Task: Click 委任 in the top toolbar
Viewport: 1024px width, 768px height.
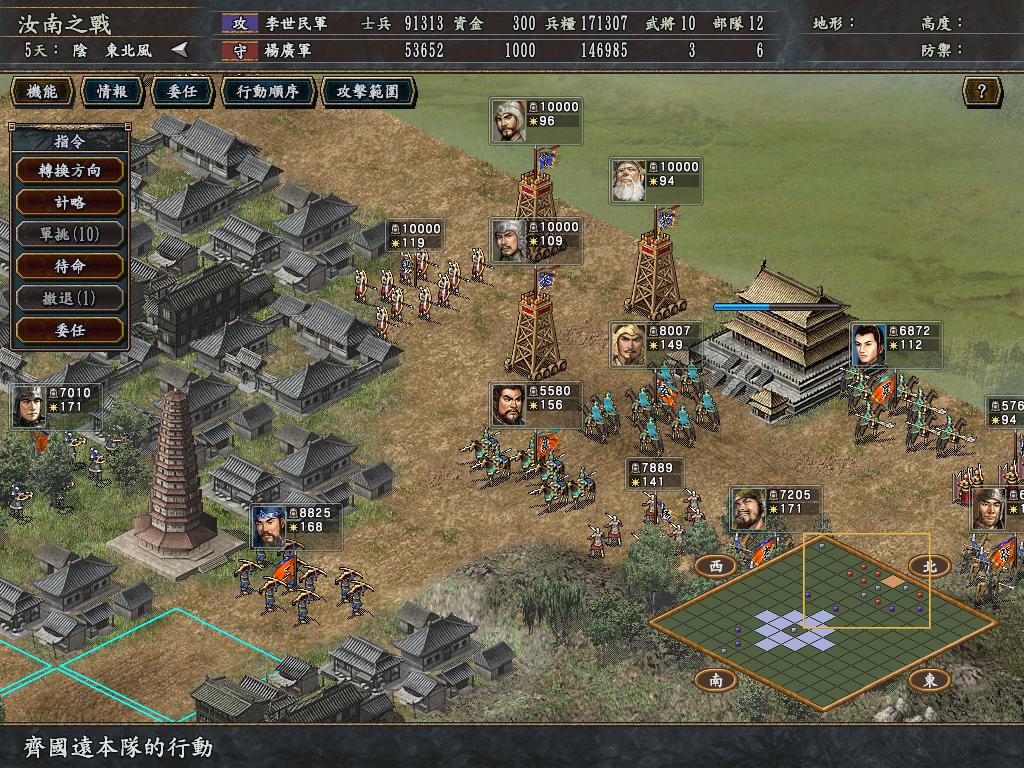Action: (181, 92)
